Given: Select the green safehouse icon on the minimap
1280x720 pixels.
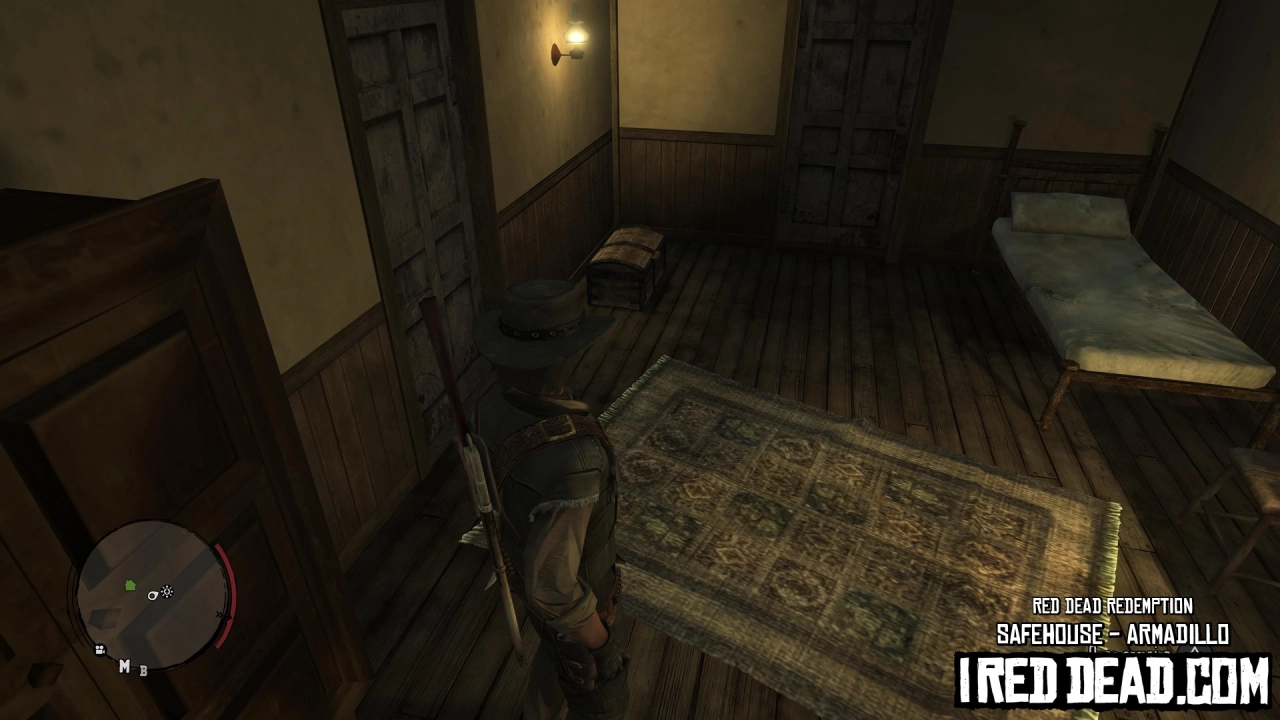Looking at the screenshot, I should coord(129,584).
